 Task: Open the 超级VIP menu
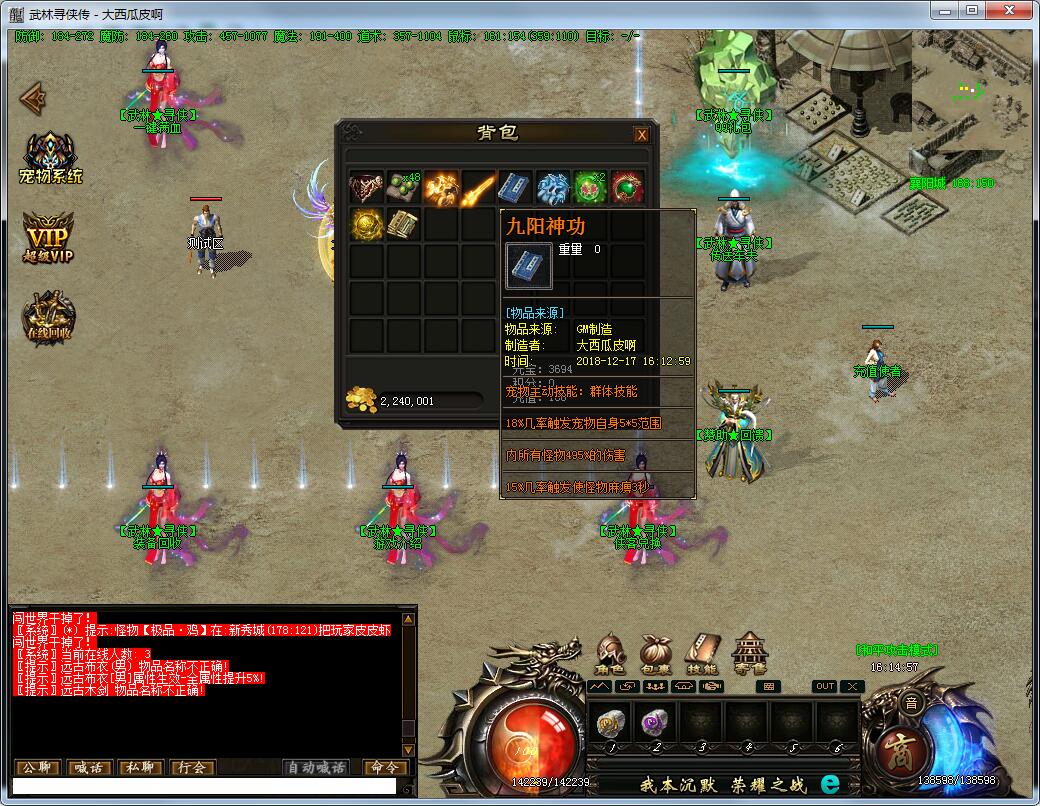click(50, 237)
